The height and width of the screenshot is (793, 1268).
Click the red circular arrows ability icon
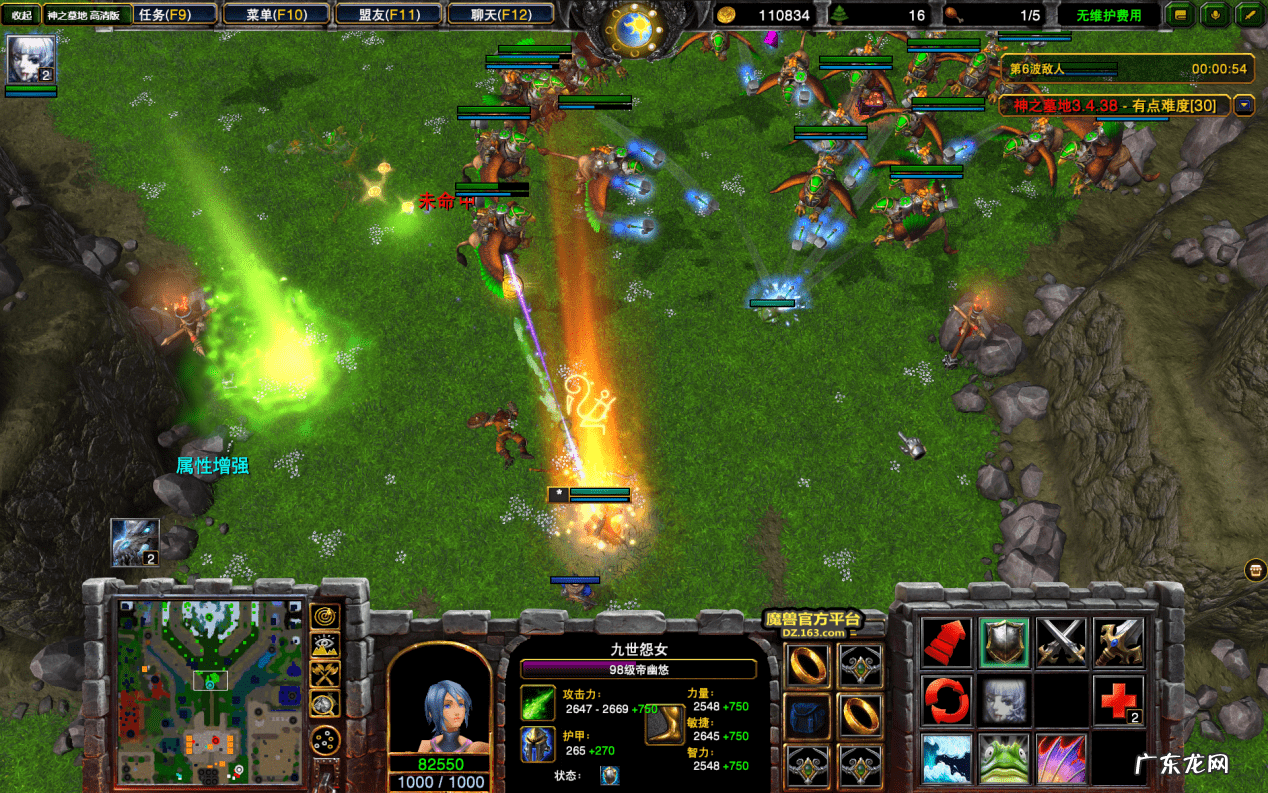click(946, 700)
